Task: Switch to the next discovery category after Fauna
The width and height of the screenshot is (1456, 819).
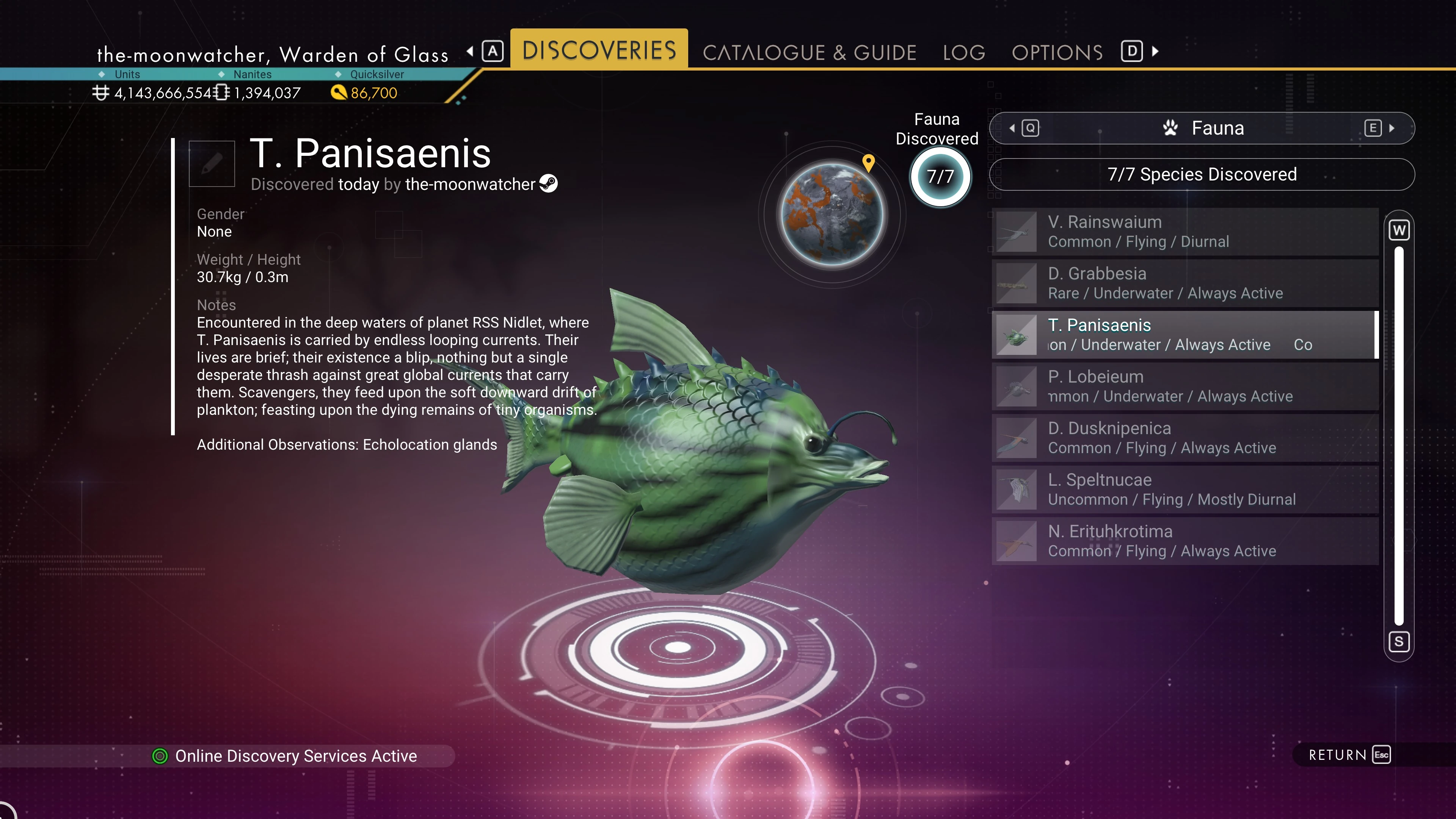Action: (x=1378, y=128)
